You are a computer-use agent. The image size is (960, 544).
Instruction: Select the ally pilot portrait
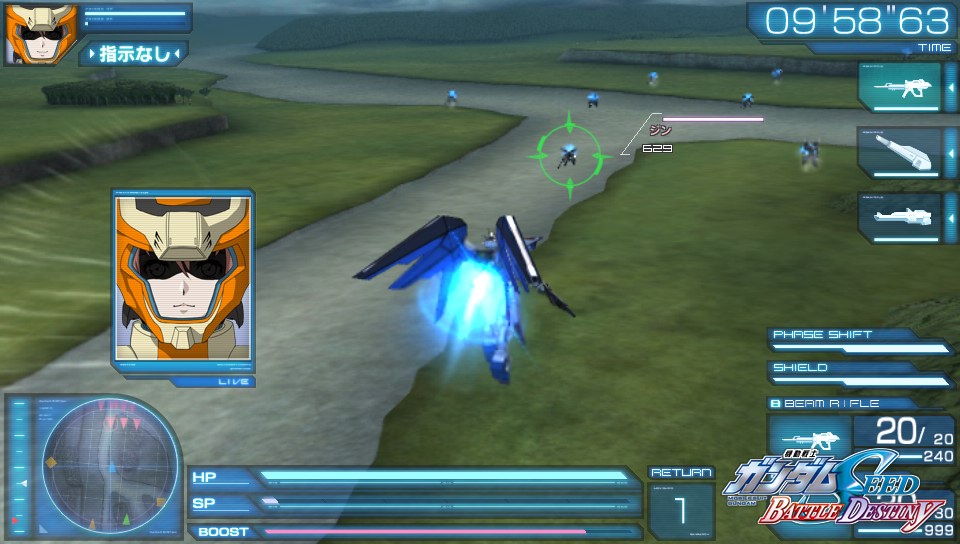28,33
